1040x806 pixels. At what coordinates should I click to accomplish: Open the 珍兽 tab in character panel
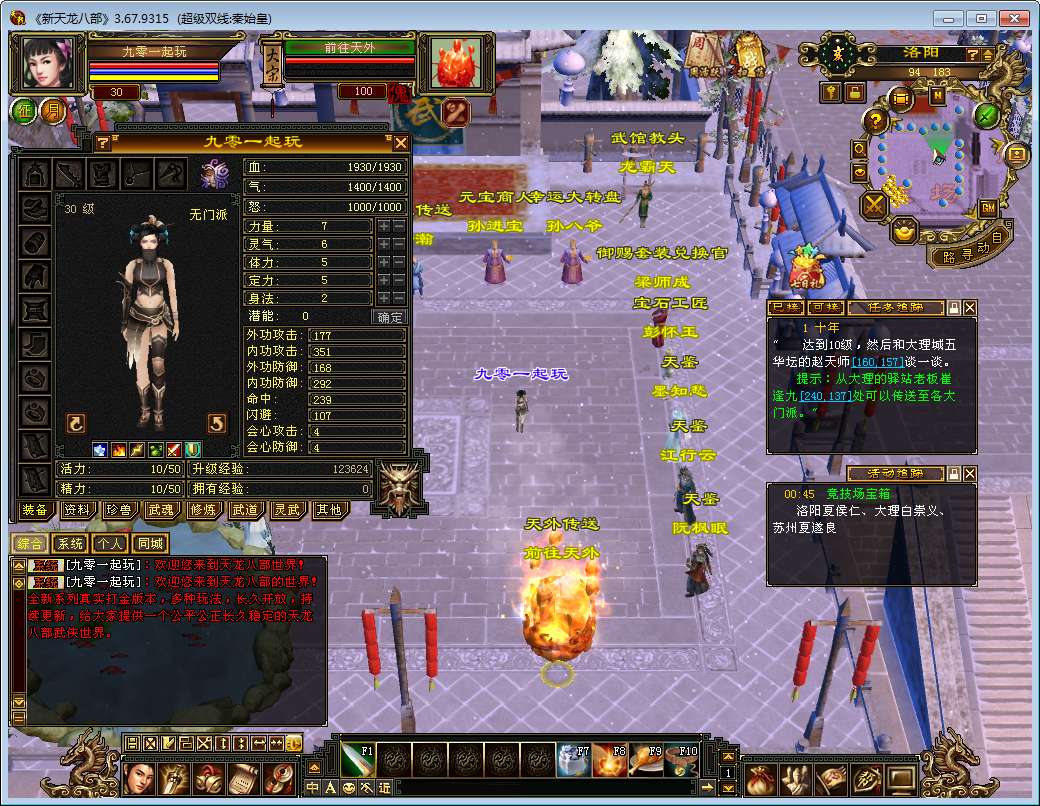pos(119,510)
